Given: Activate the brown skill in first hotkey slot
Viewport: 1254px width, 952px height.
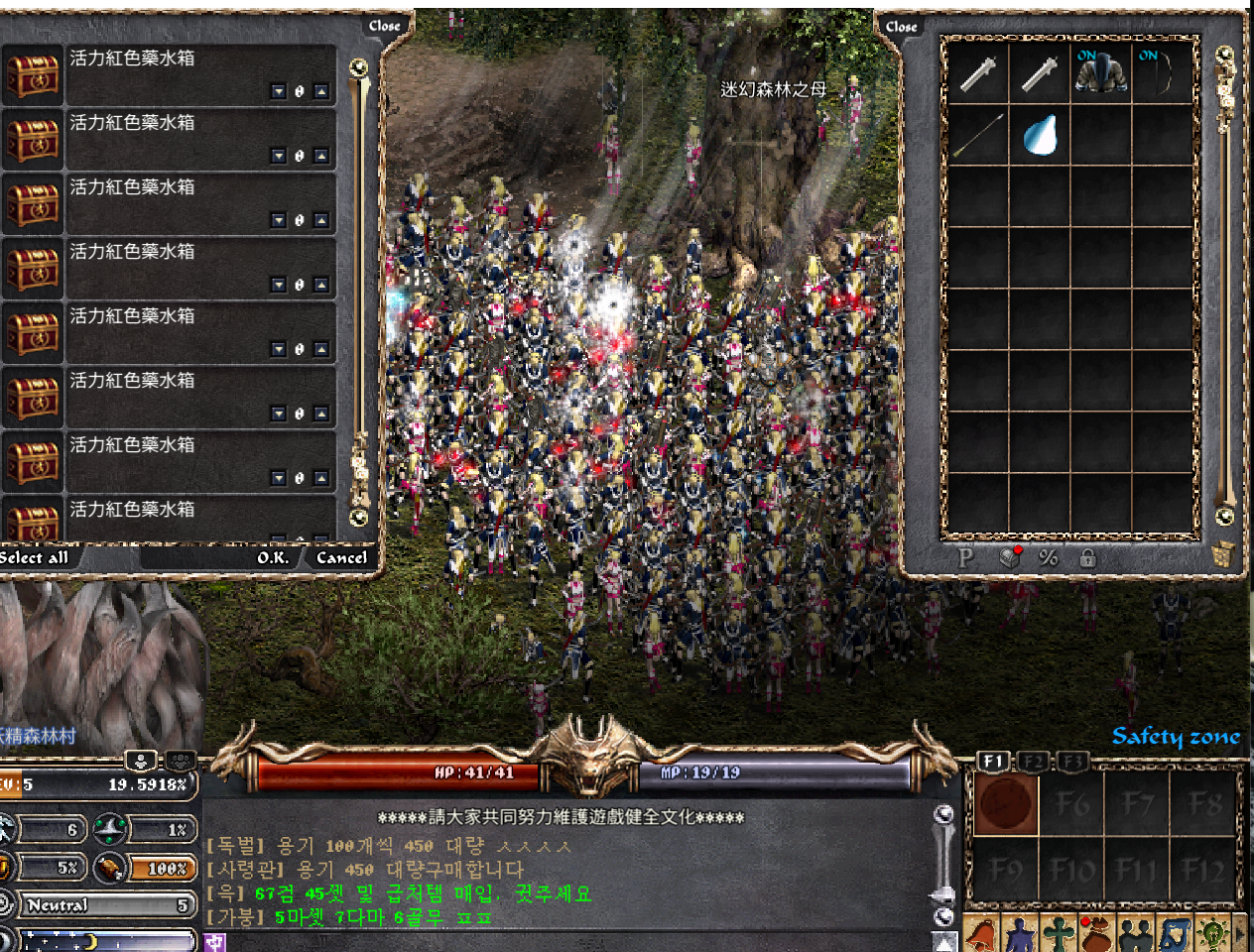Looking at the screenshot, I should tap(1006, 803).
